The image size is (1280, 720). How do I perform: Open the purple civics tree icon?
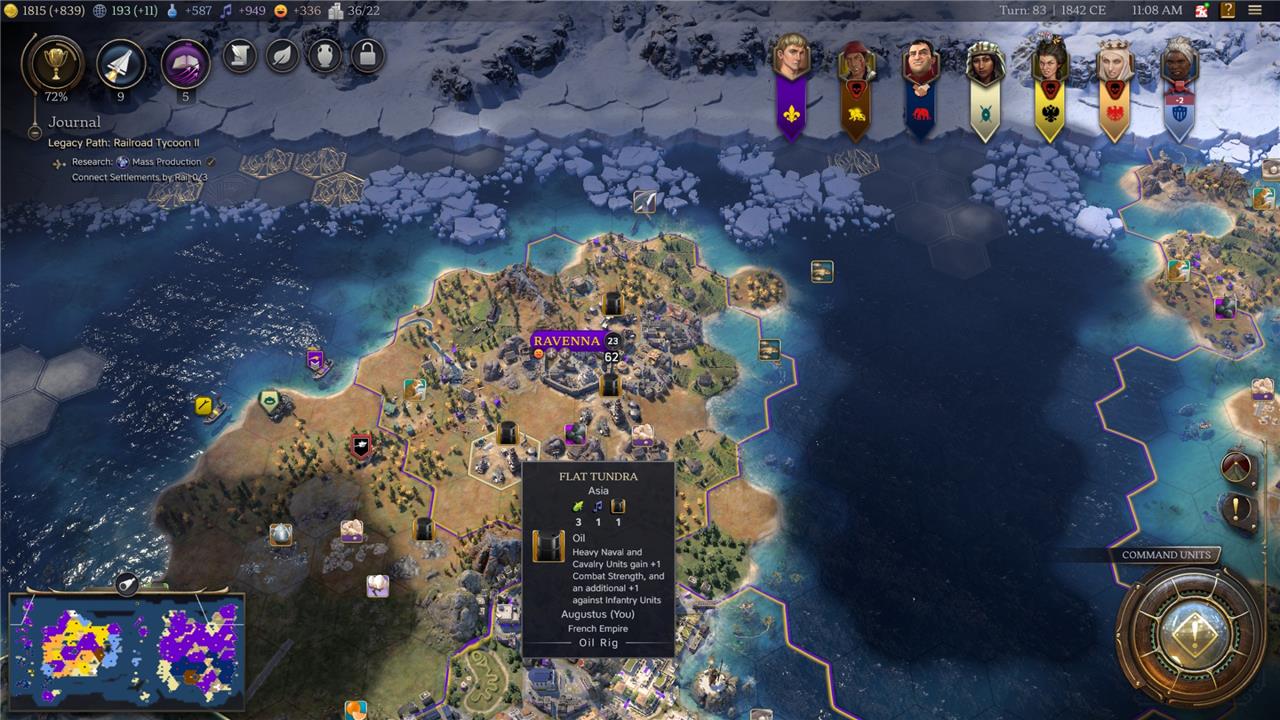[x=185, y=63]
